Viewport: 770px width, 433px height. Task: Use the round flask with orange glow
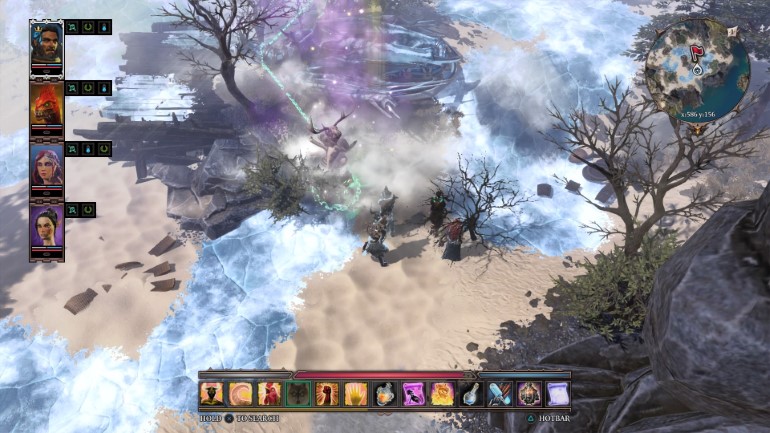(385, 394)
